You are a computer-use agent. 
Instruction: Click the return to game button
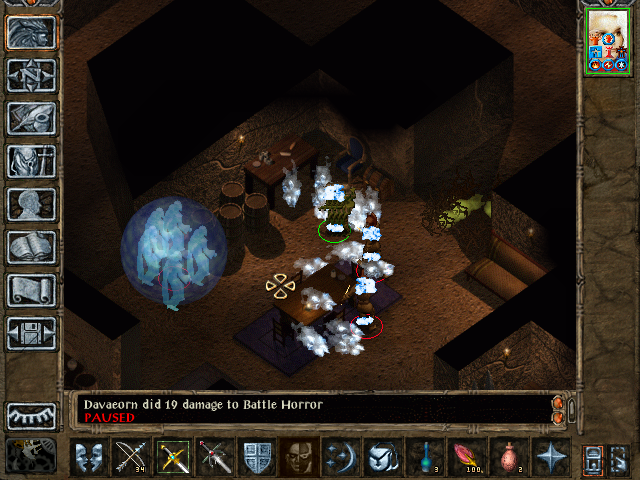(31, 32)
